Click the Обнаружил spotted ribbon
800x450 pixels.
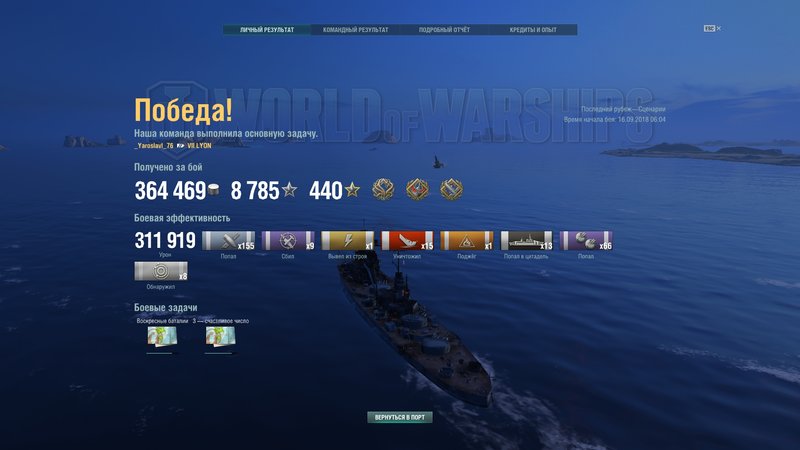160,270
